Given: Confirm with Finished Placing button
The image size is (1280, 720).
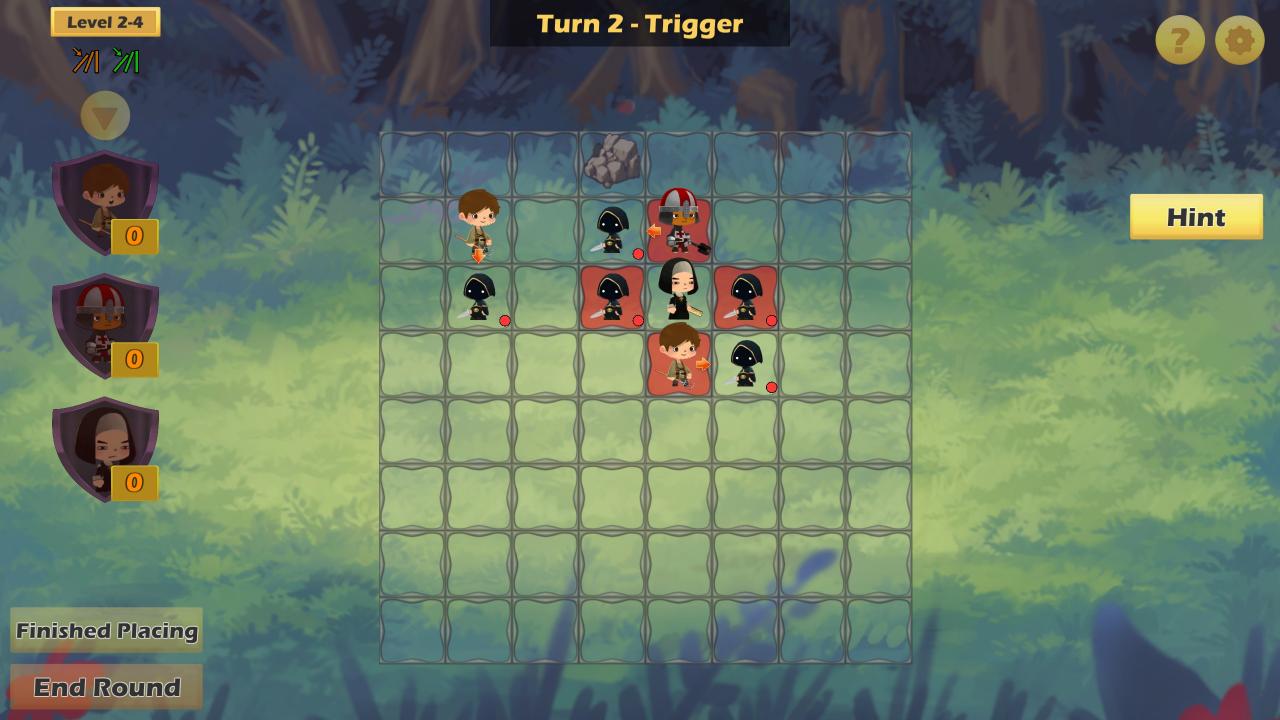Looking at the screenshot, I should [107, 630].
